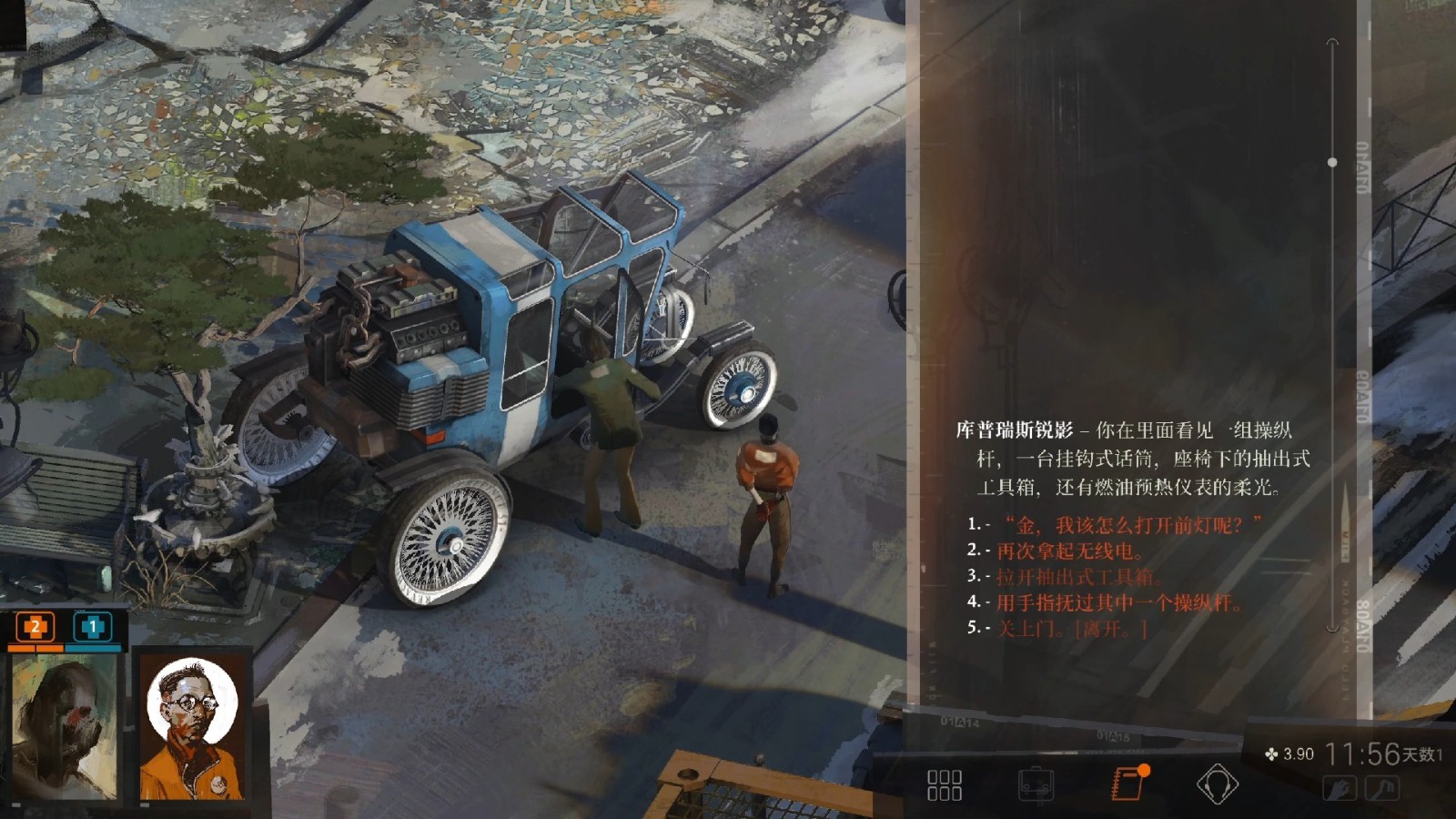The image size is (1456, 819).
Task: Choose "用手指抚过其中一个操纵杆" option
Action: pos(1118,602)
